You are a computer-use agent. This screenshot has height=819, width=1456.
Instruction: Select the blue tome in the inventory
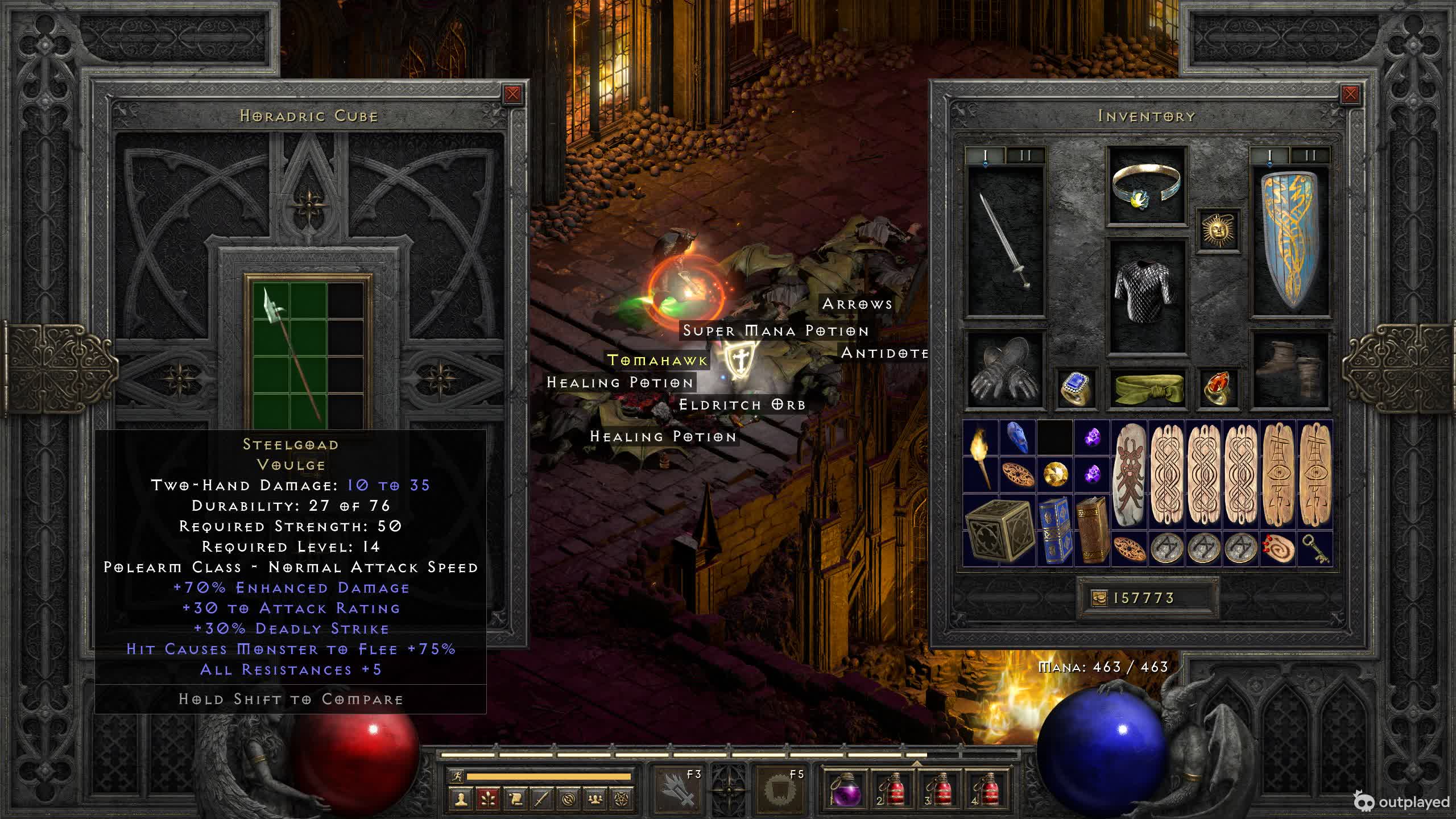pyautogui.click(x=1055, y=530)
